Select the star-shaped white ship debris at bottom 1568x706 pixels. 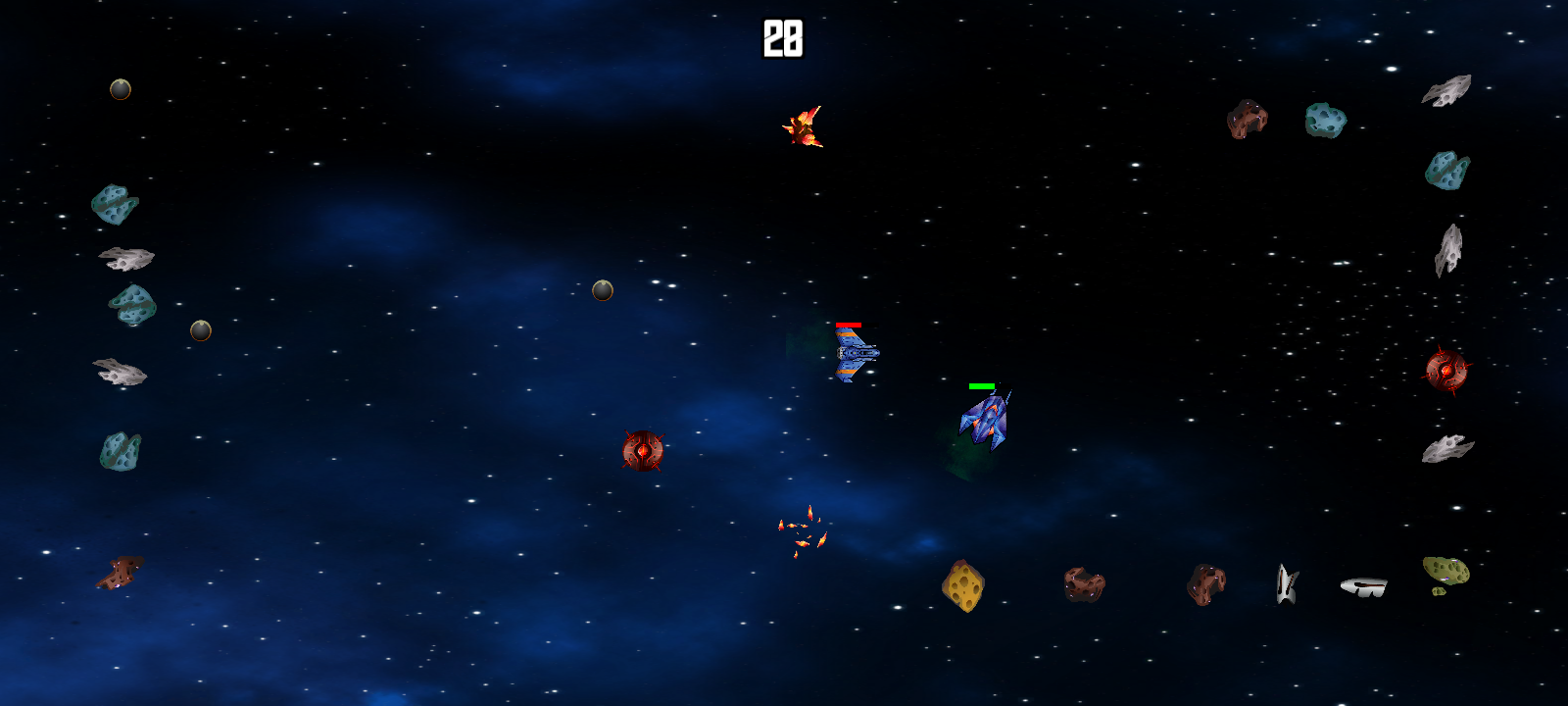tap(1286, 582)
